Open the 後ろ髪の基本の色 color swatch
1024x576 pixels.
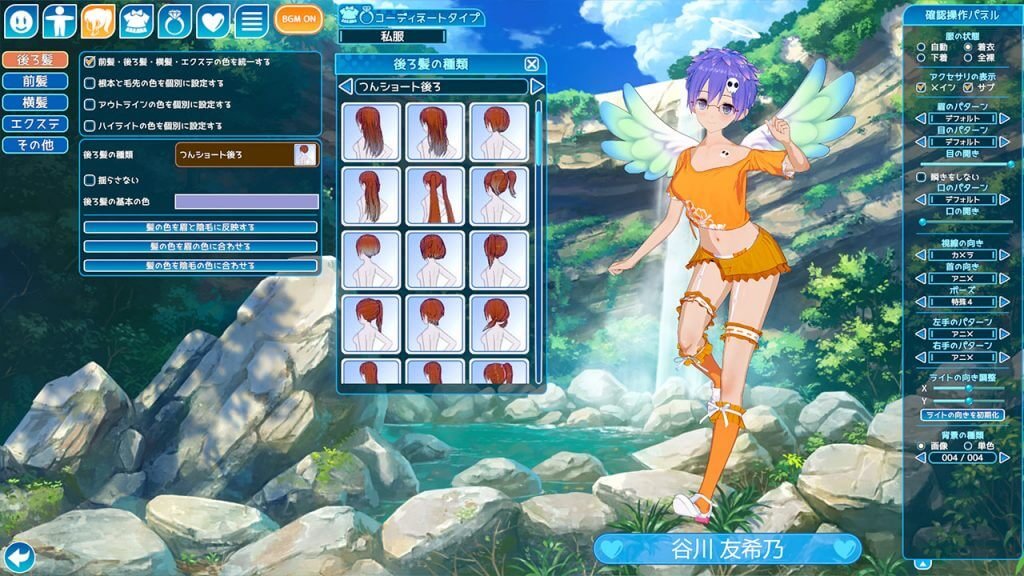pos(246,202)
